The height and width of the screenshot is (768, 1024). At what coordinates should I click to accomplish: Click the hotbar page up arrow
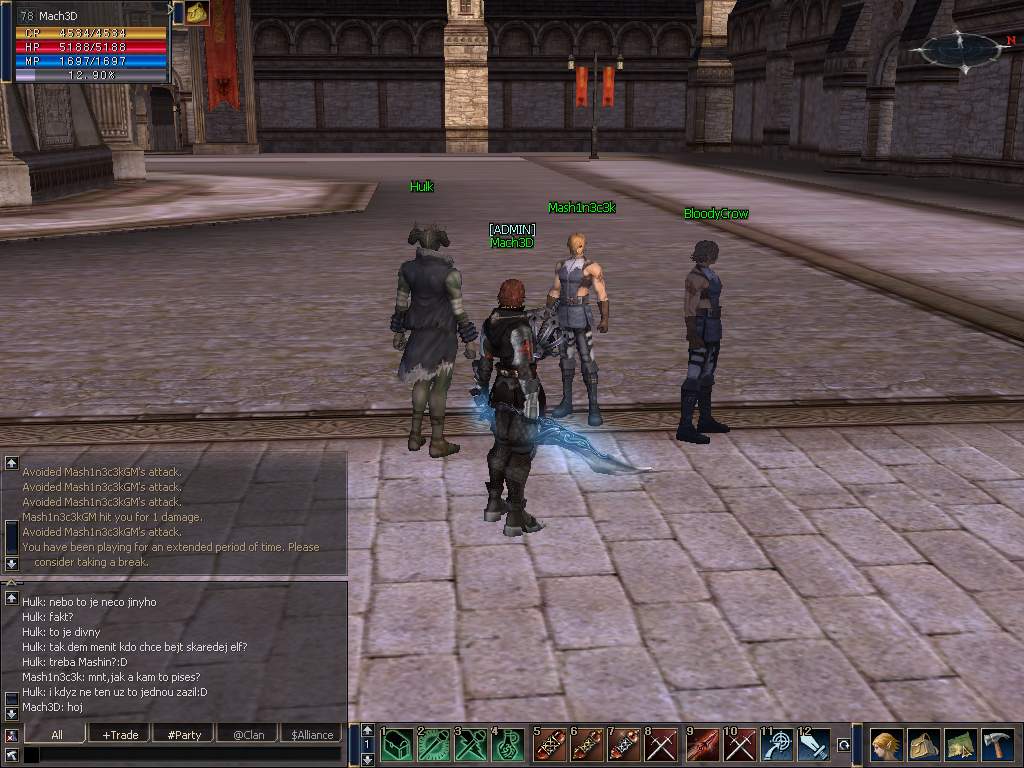tap(367, 731)
